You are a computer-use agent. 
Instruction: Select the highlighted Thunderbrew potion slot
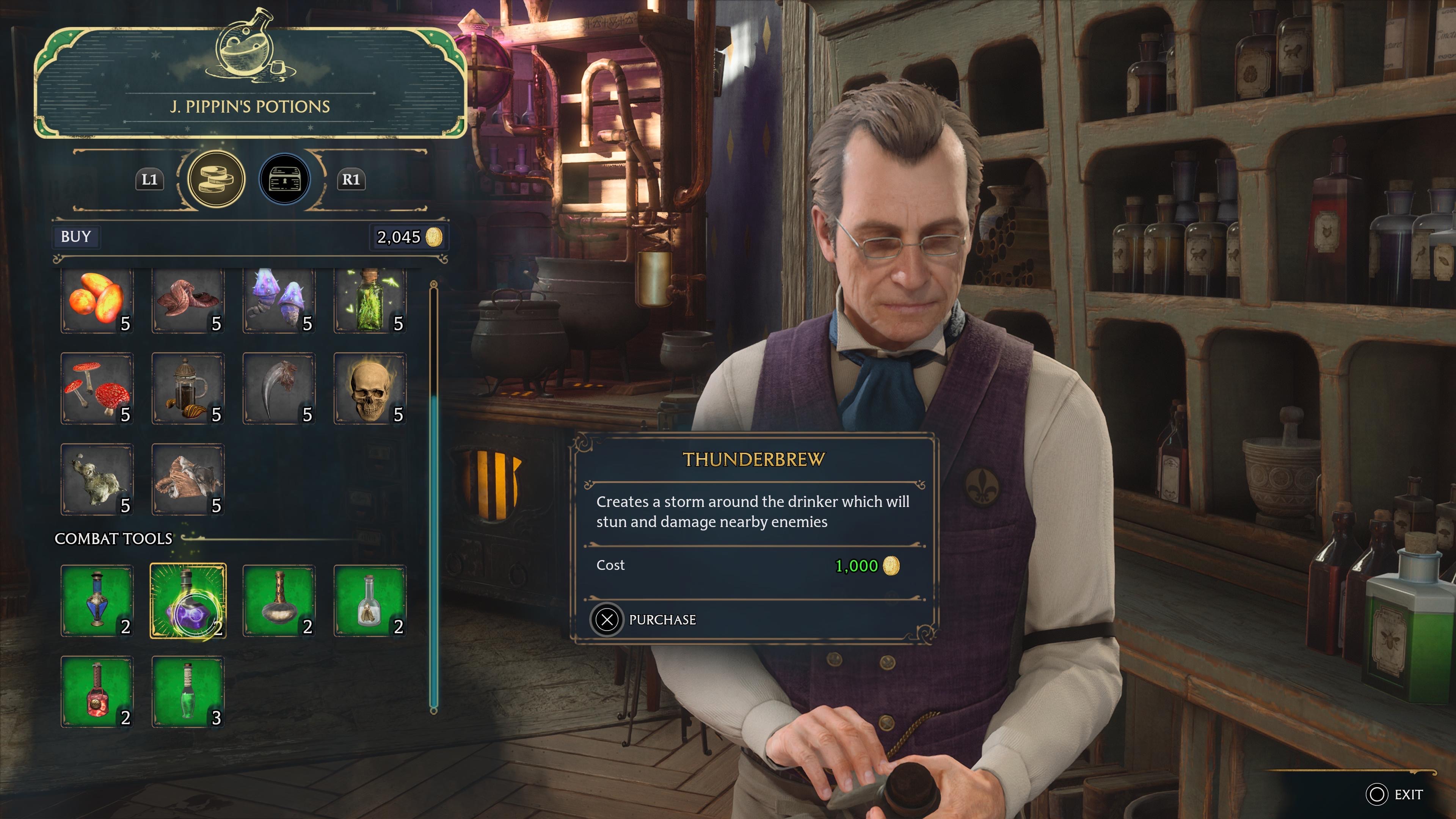coord(188,601)
